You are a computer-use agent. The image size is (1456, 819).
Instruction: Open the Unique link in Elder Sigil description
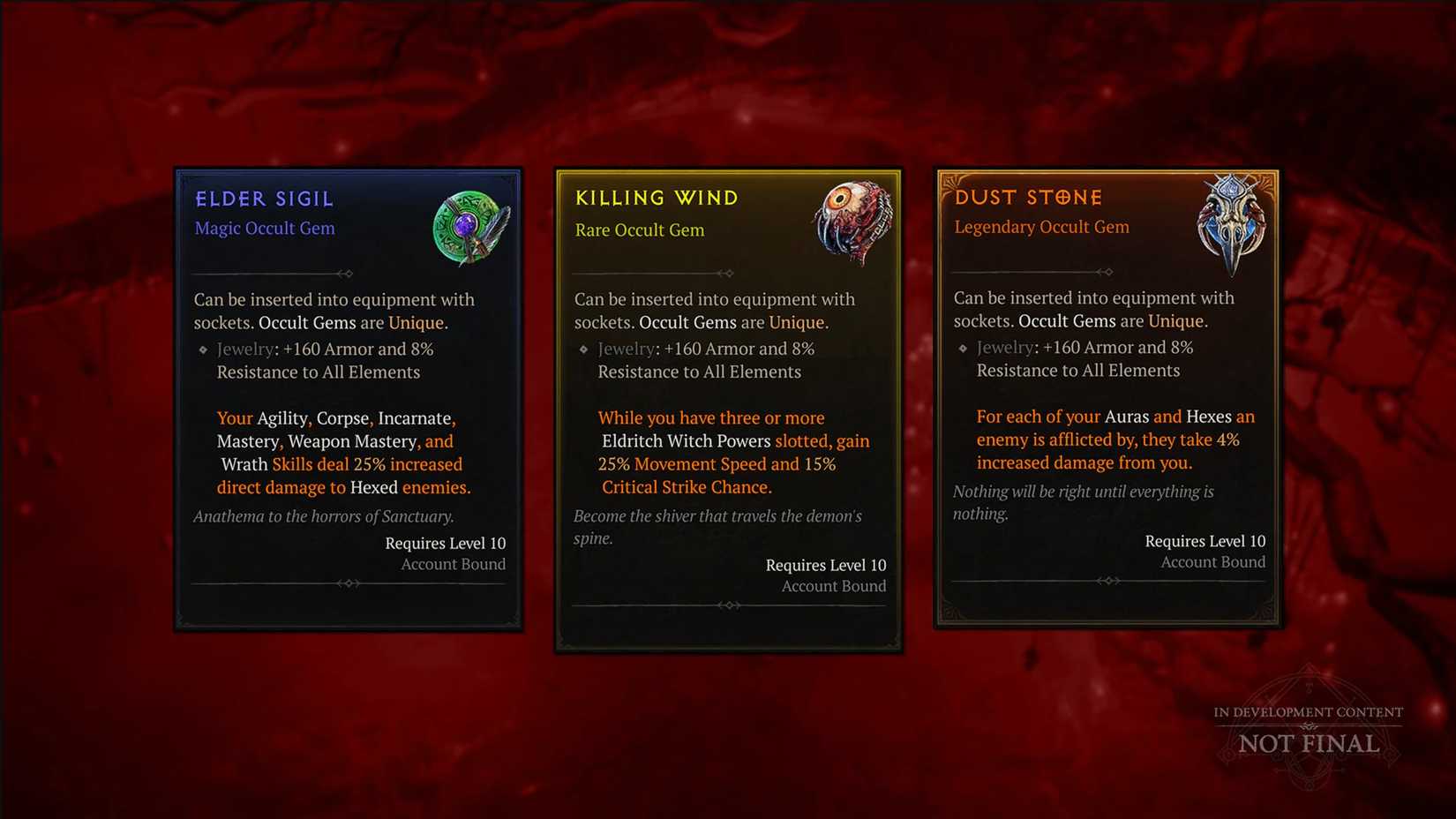[x=416, y=323]
